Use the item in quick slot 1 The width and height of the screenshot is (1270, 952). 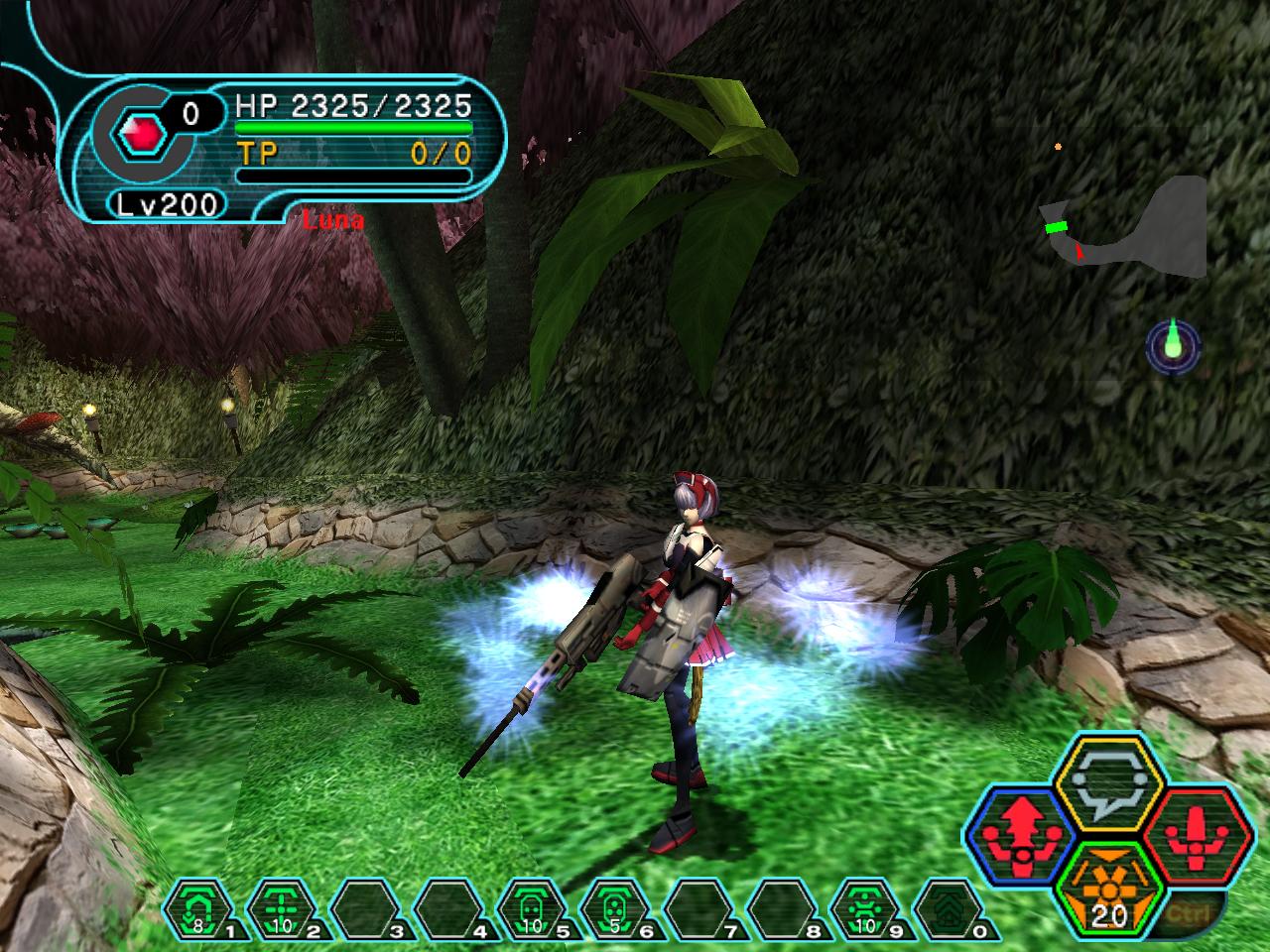(x=198, y=908)
